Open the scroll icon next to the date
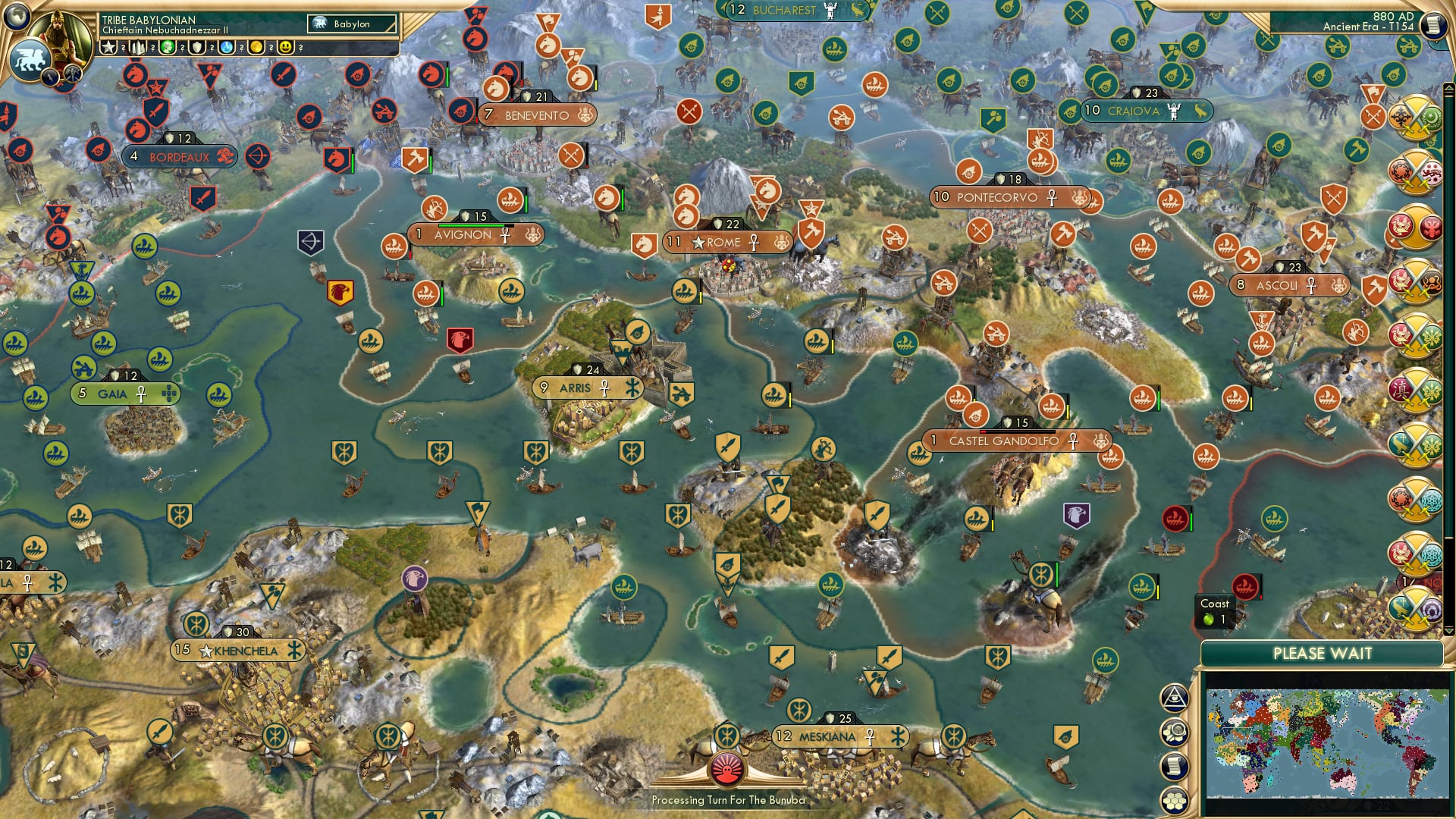 point(1432,24)
